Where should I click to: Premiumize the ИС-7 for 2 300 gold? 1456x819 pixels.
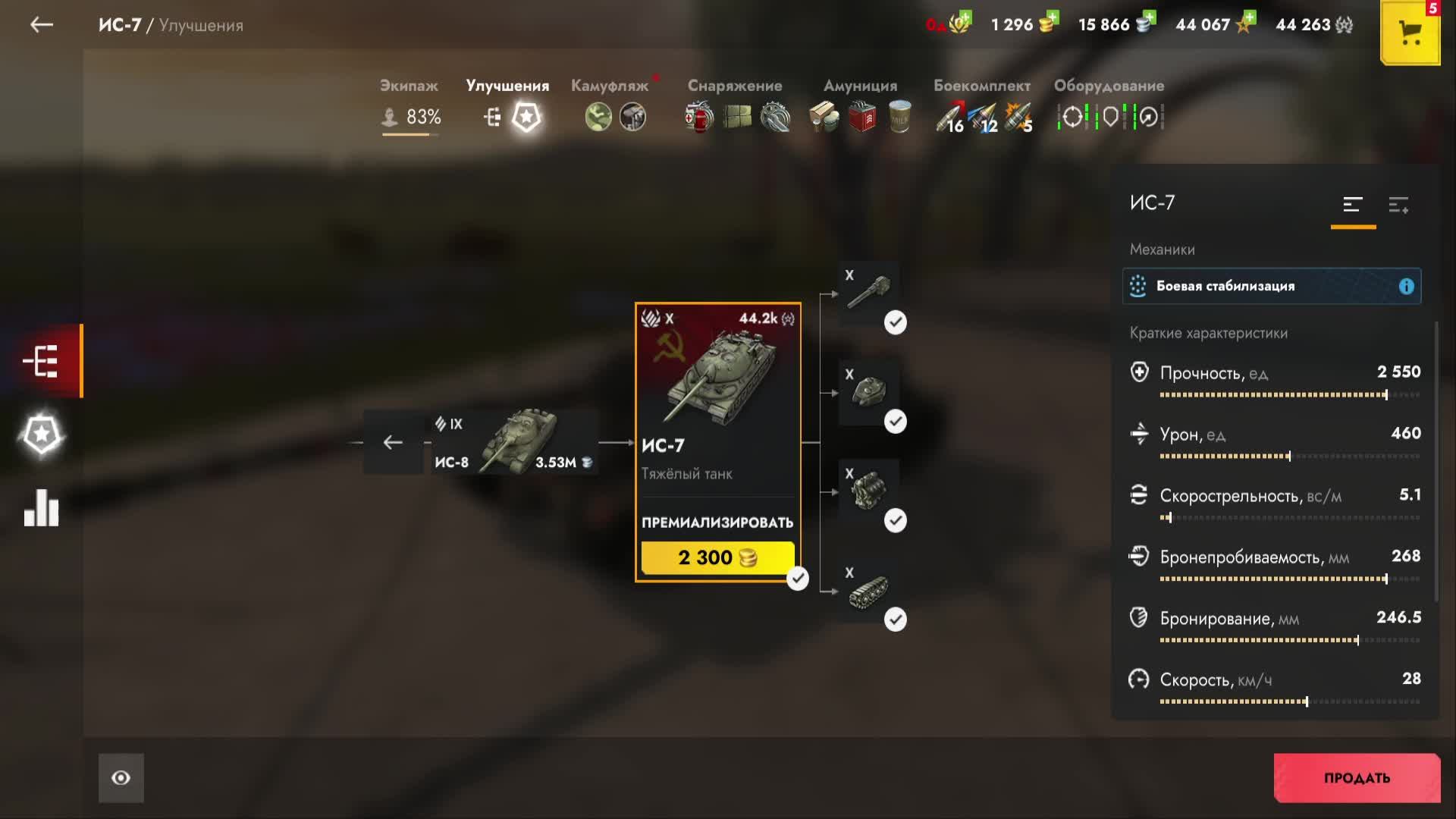click(x=717, y=557)
